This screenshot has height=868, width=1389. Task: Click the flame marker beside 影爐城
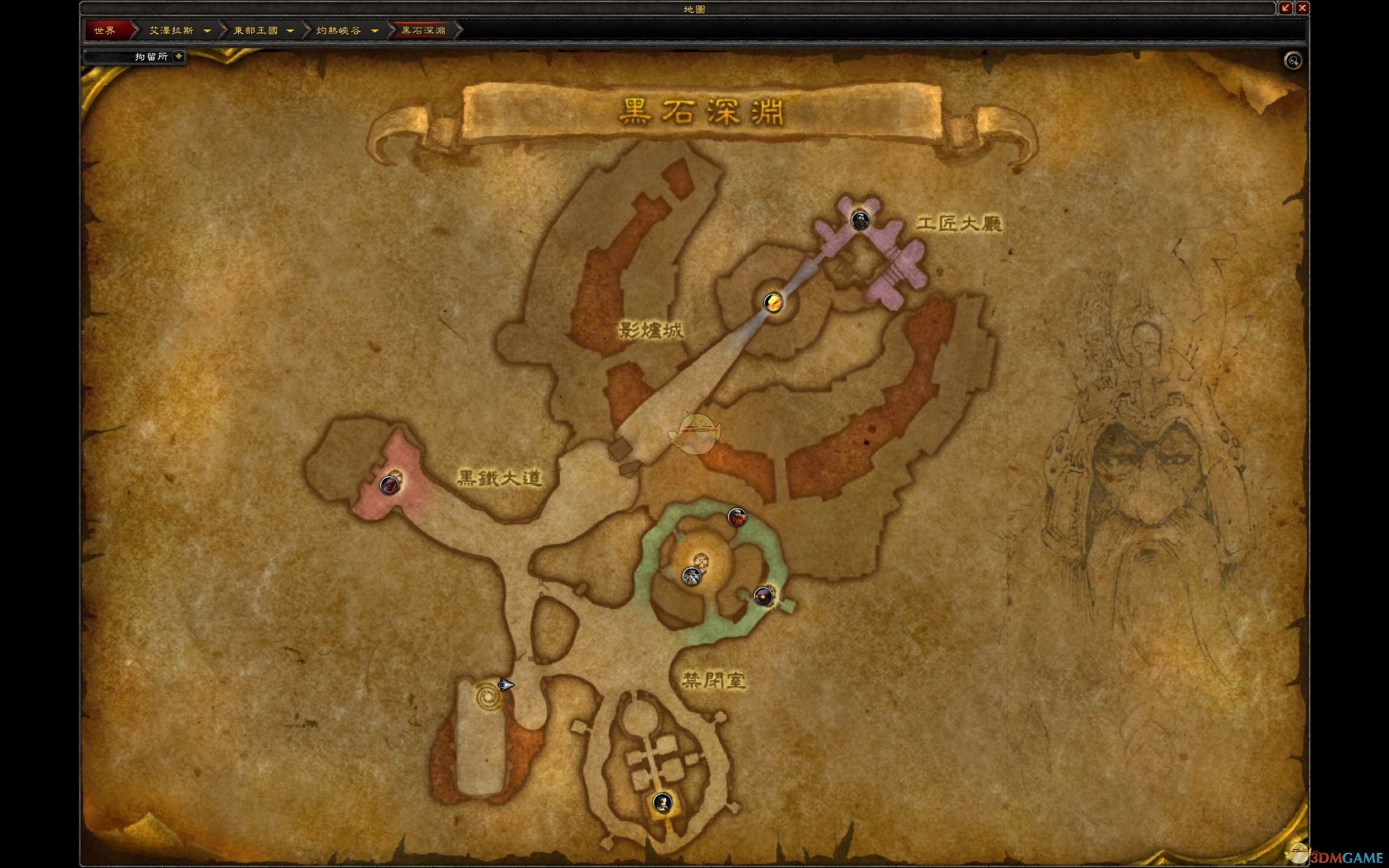(x=773, y=302)
